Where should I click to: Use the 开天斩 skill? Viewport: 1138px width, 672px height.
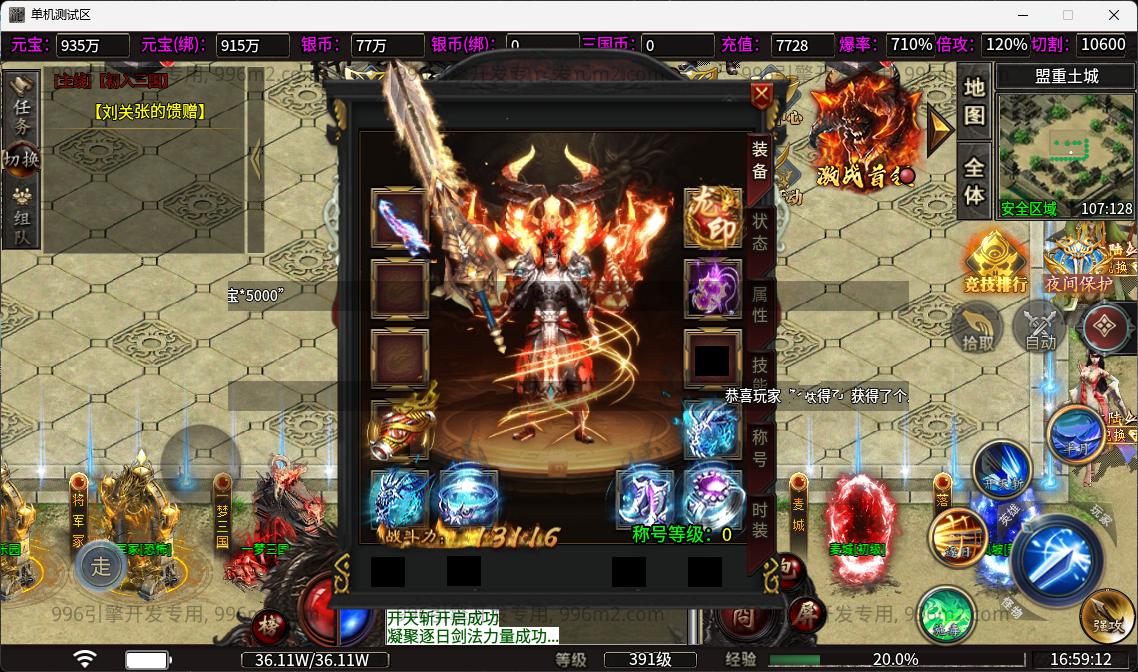[1001, 468]
